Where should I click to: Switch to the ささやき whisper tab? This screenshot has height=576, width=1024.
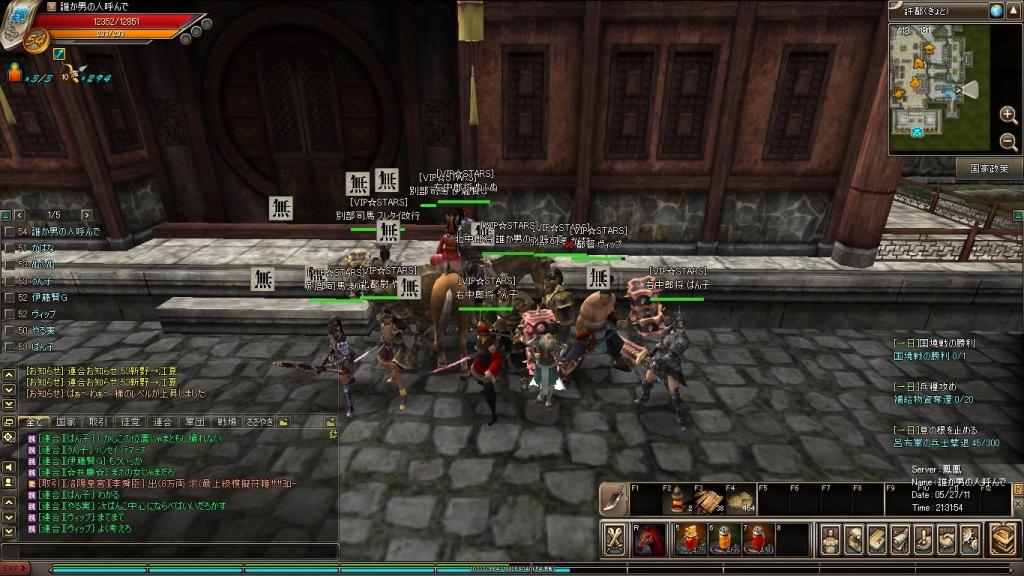coord(260,422)
